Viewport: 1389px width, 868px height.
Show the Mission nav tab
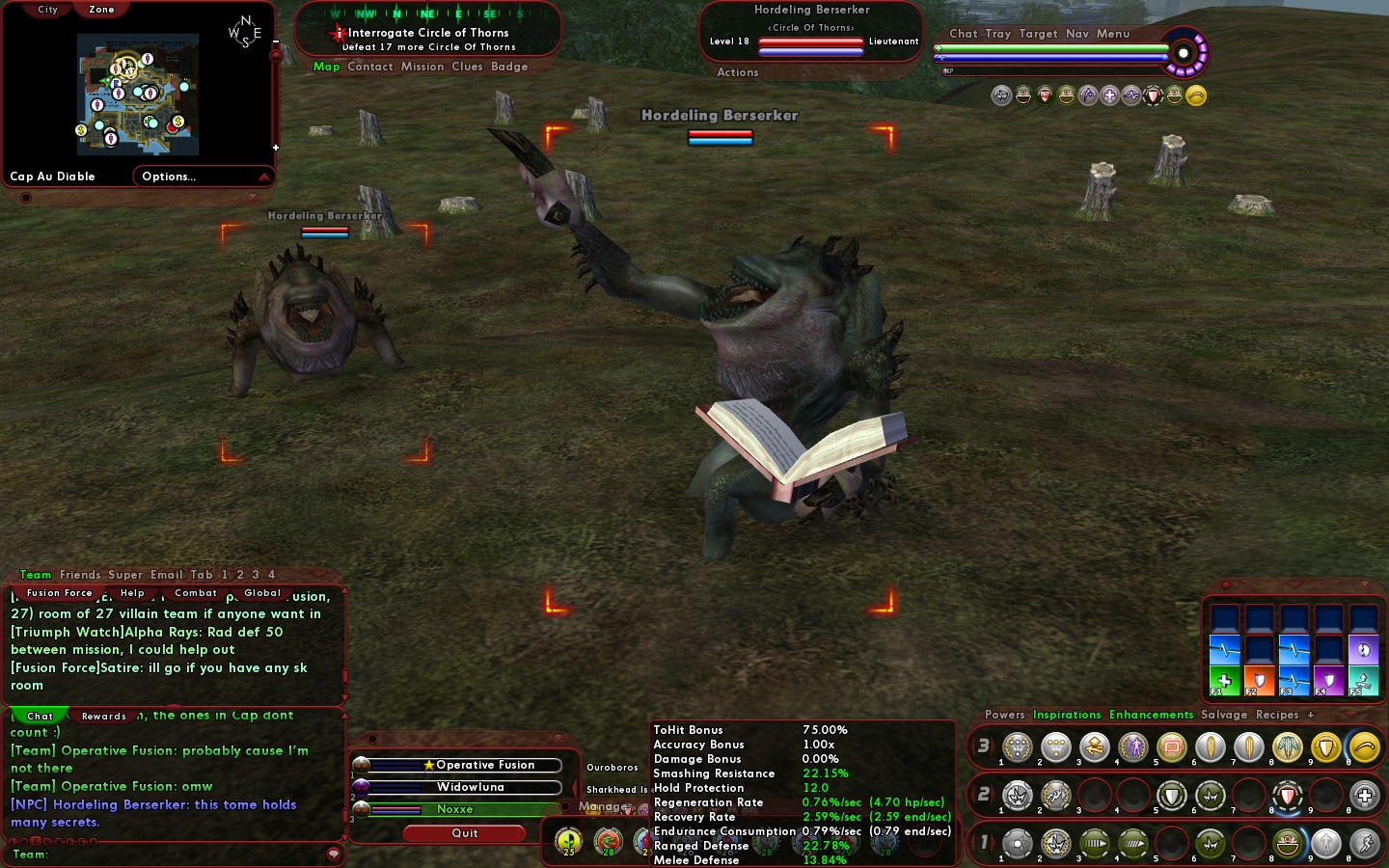[422, 67]
